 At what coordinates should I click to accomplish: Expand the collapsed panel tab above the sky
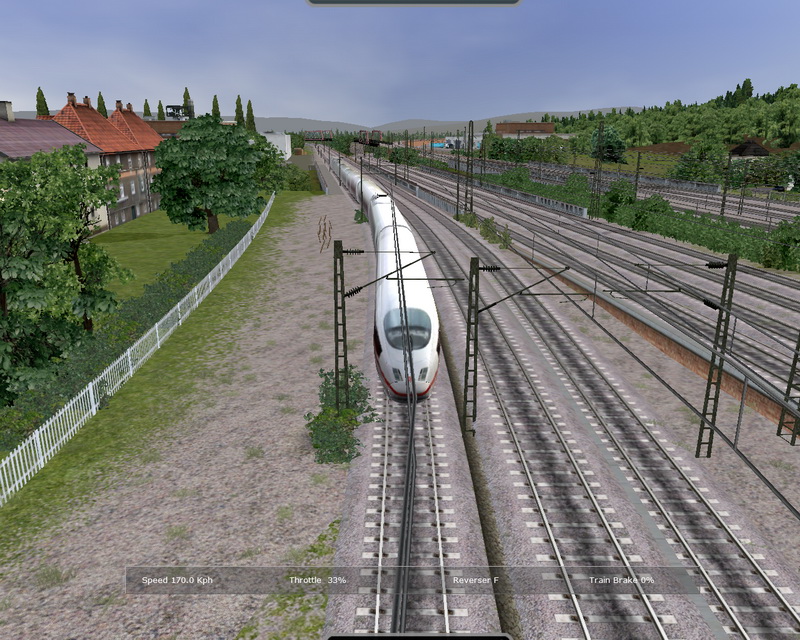[x=413, y=3]
